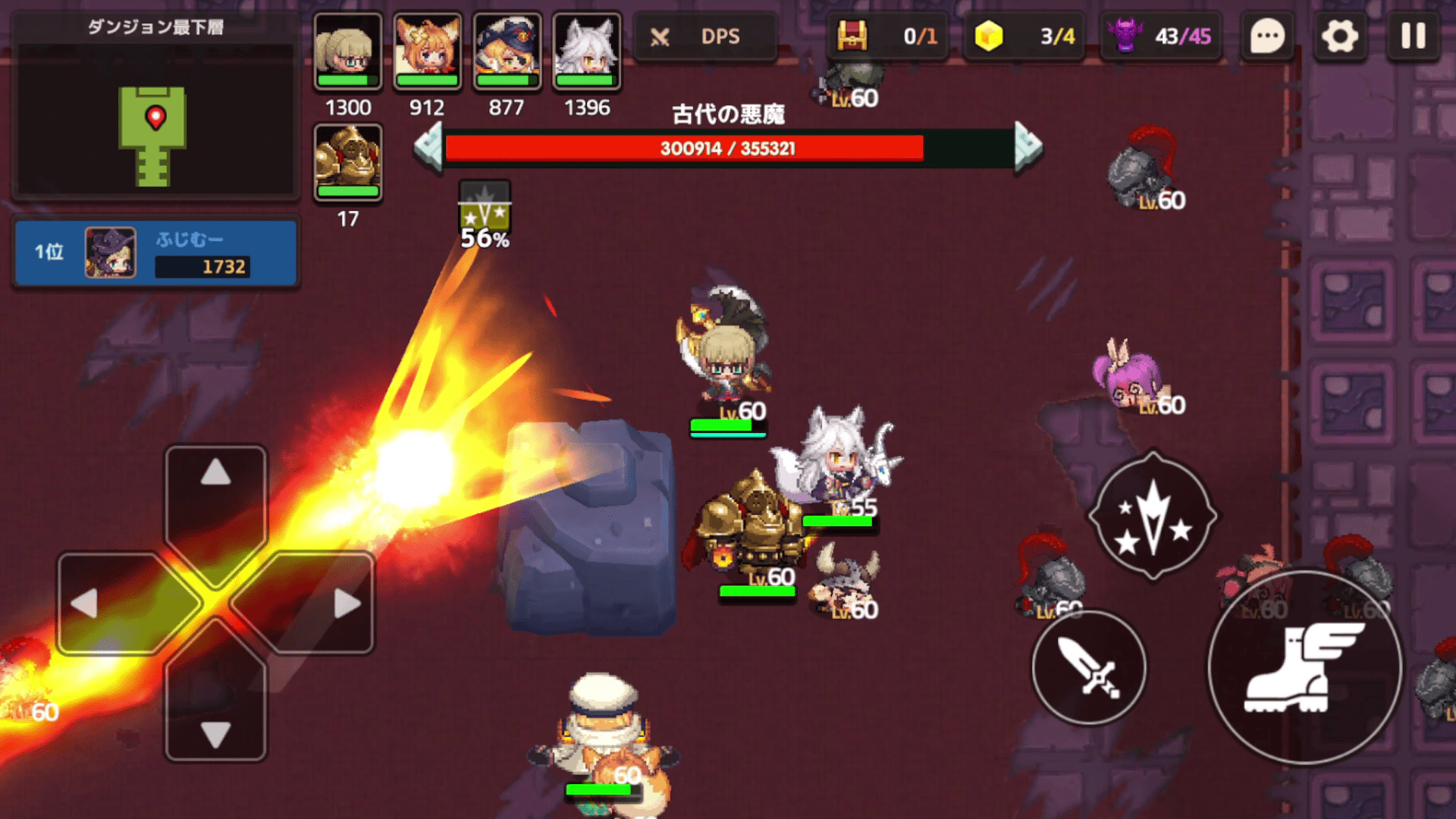Image resolution: width=1456 pixels, height=819 pixels.
Task: Click the boss bar left arrow
Action: [429, 147]
